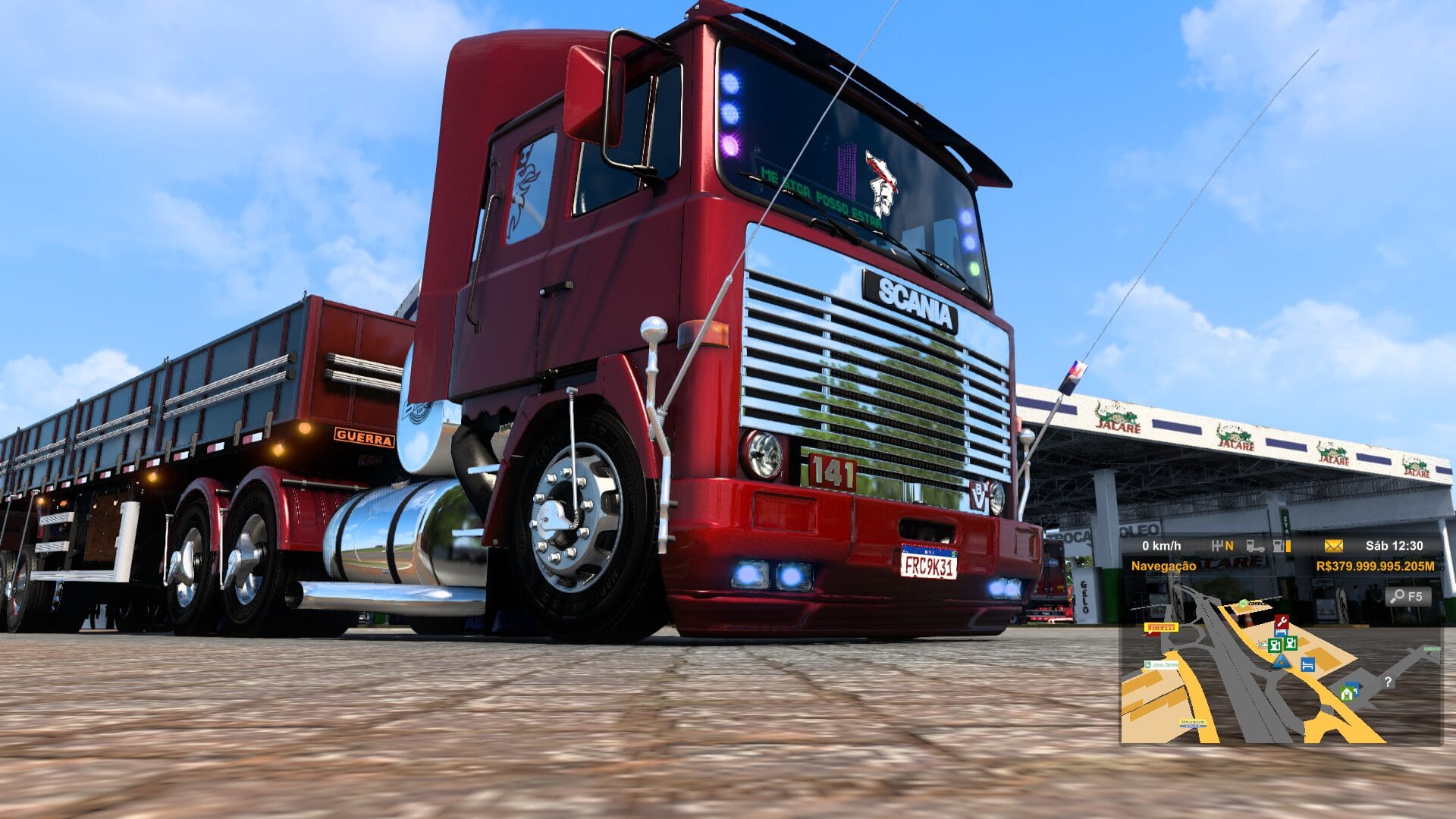Viewport: 1456px width, 819px height.
Task: Click the gear shifter N indicator icon
Action: 1223,545
